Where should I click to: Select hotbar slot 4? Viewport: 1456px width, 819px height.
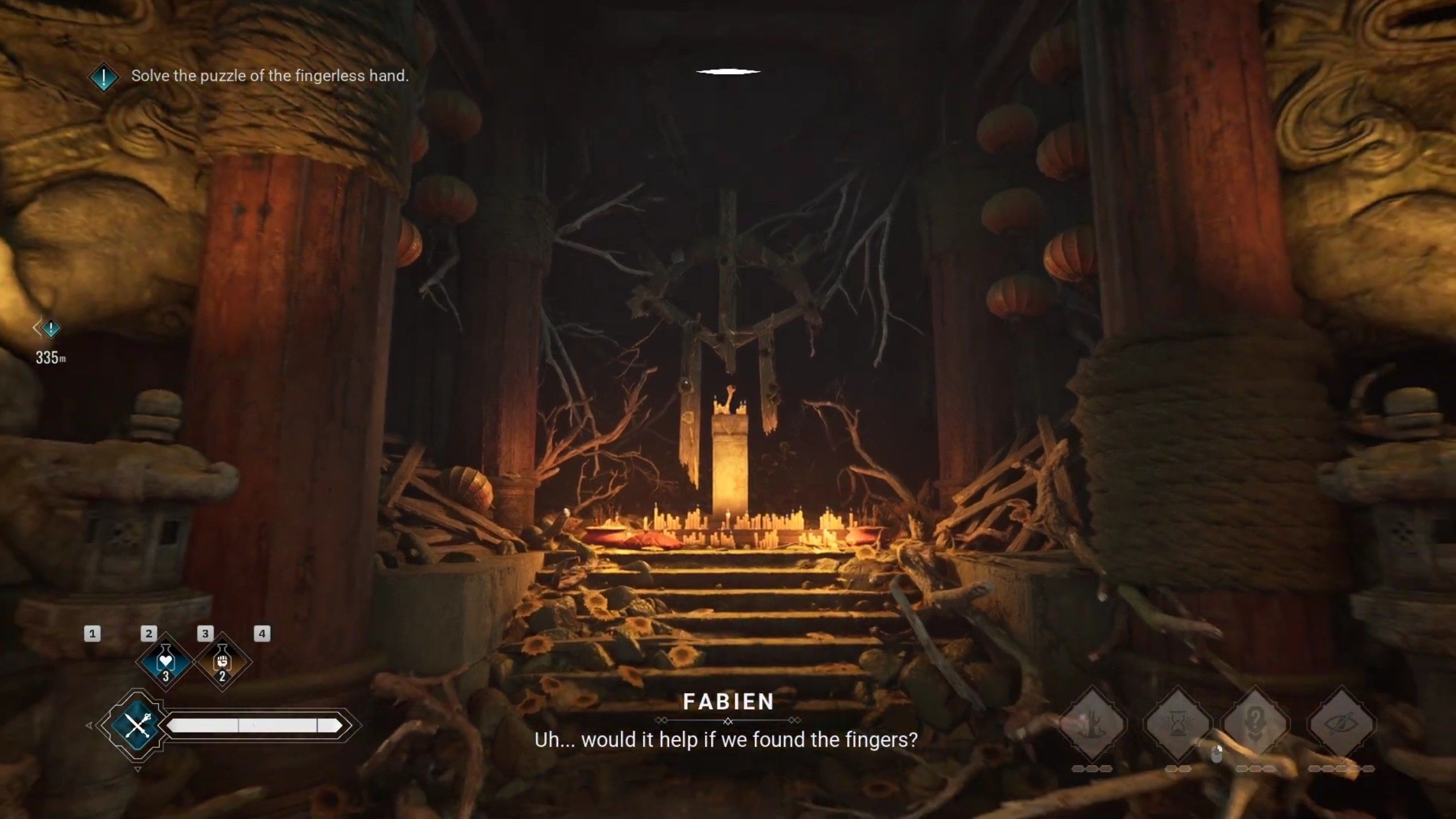[x=263, y=634]
